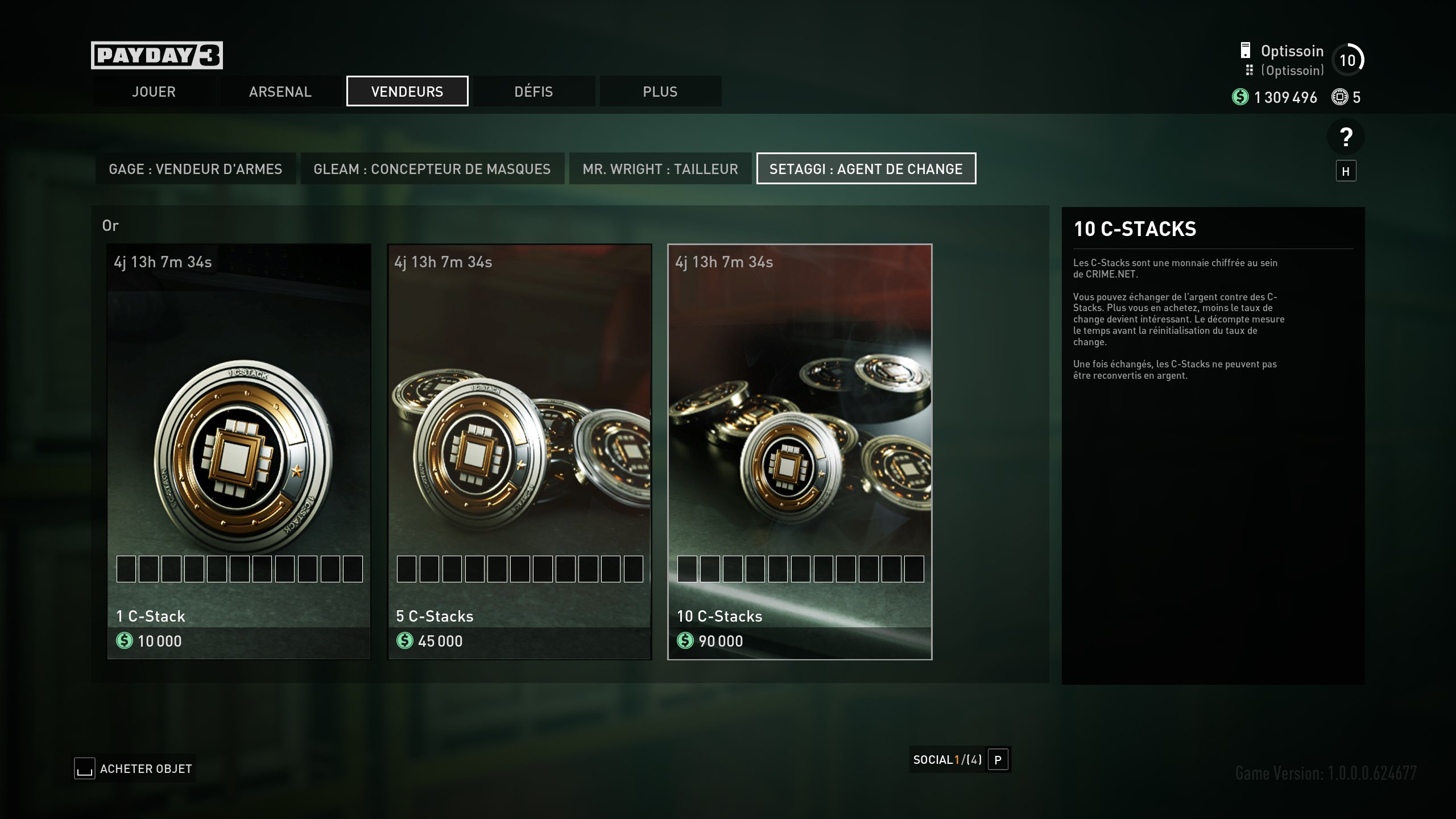Image resolution: width=1456 pixels, height=819 pixels.
Task: Open the question mark help button
Action: coord(1346,137)
